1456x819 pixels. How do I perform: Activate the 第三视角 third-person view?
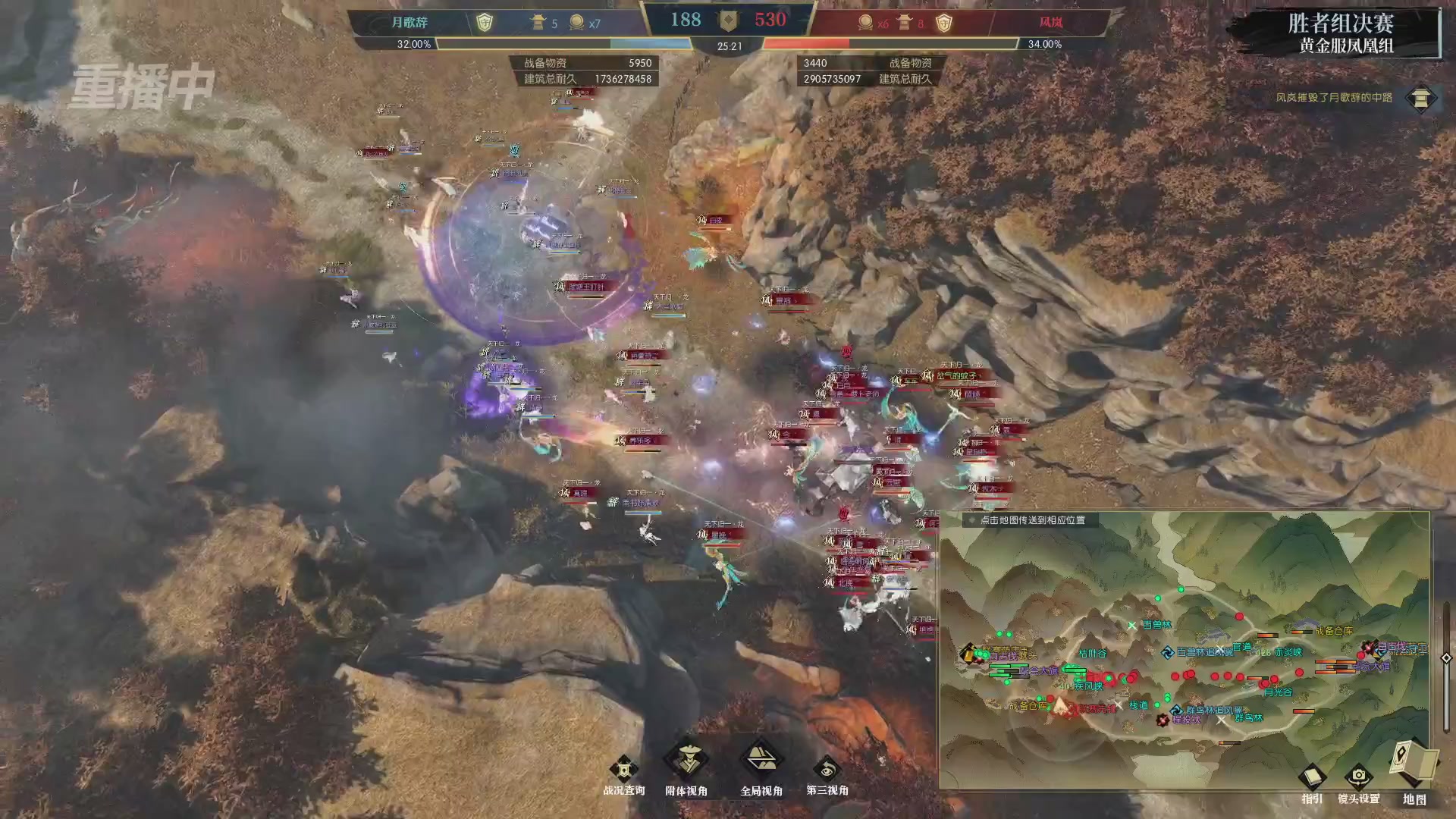(827, 772)
